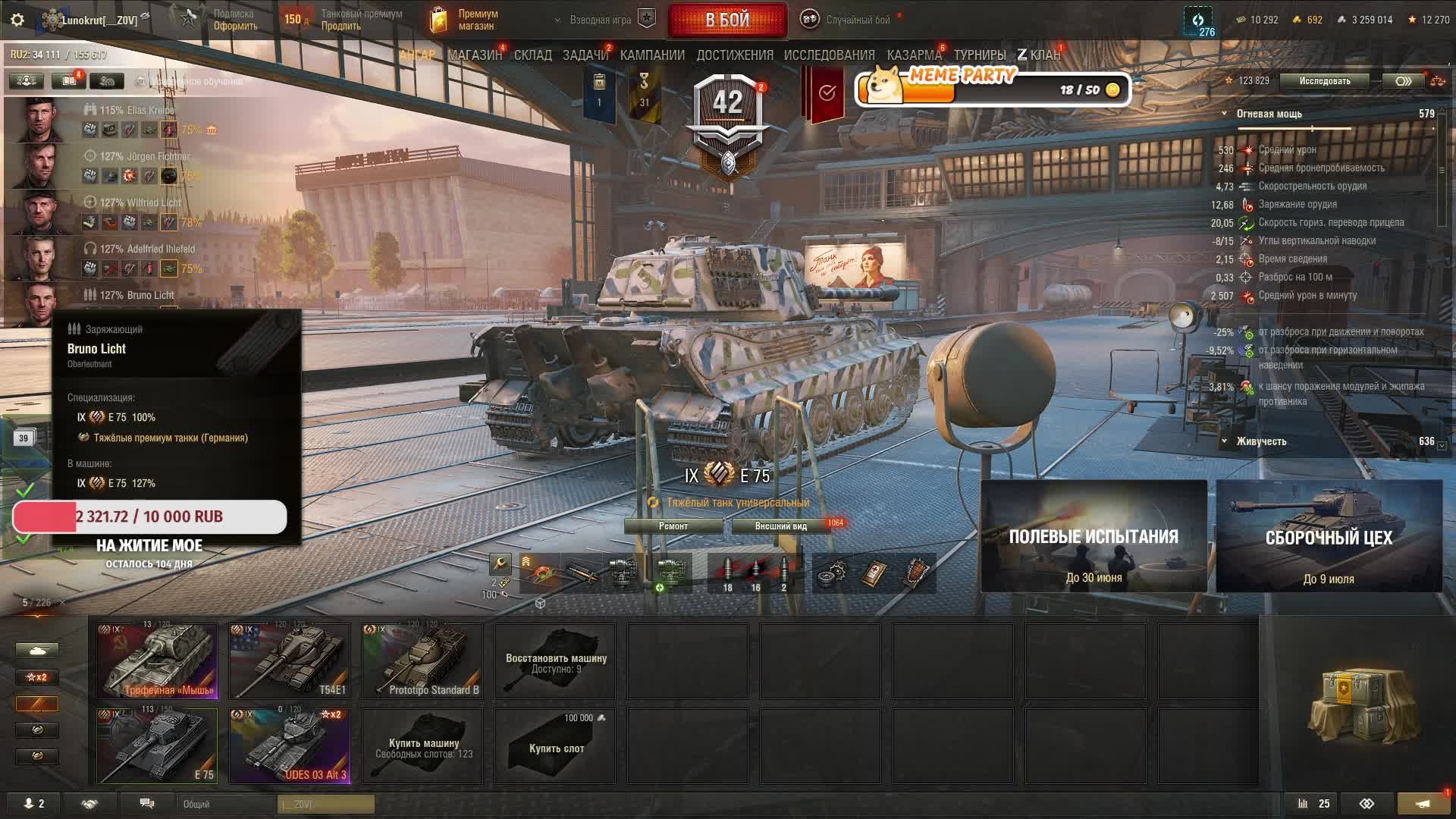Select the Трофейная «Мышь» tank
The image size is (1456, 819).
tap(157, 660)
